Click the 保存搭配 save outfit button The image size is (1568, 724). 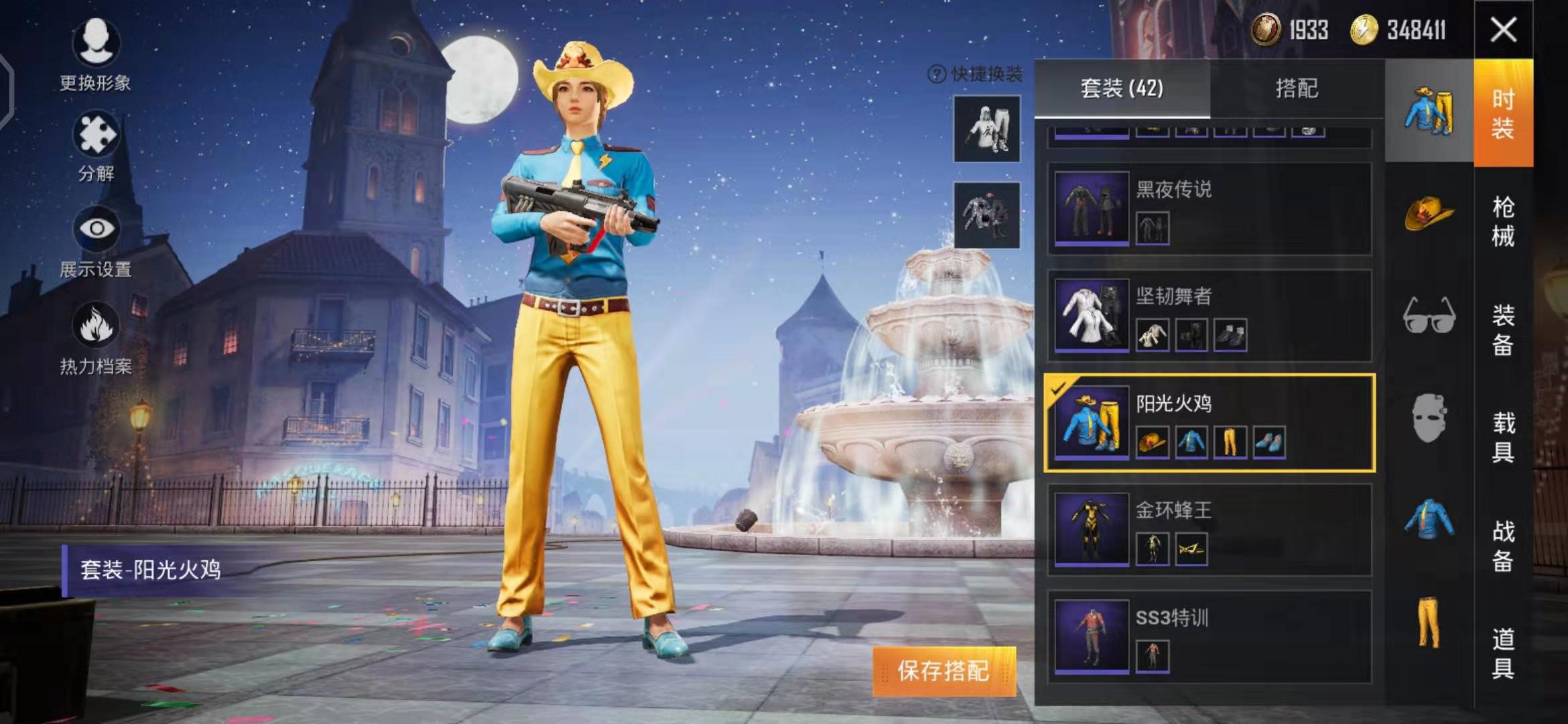coord(943,671)
